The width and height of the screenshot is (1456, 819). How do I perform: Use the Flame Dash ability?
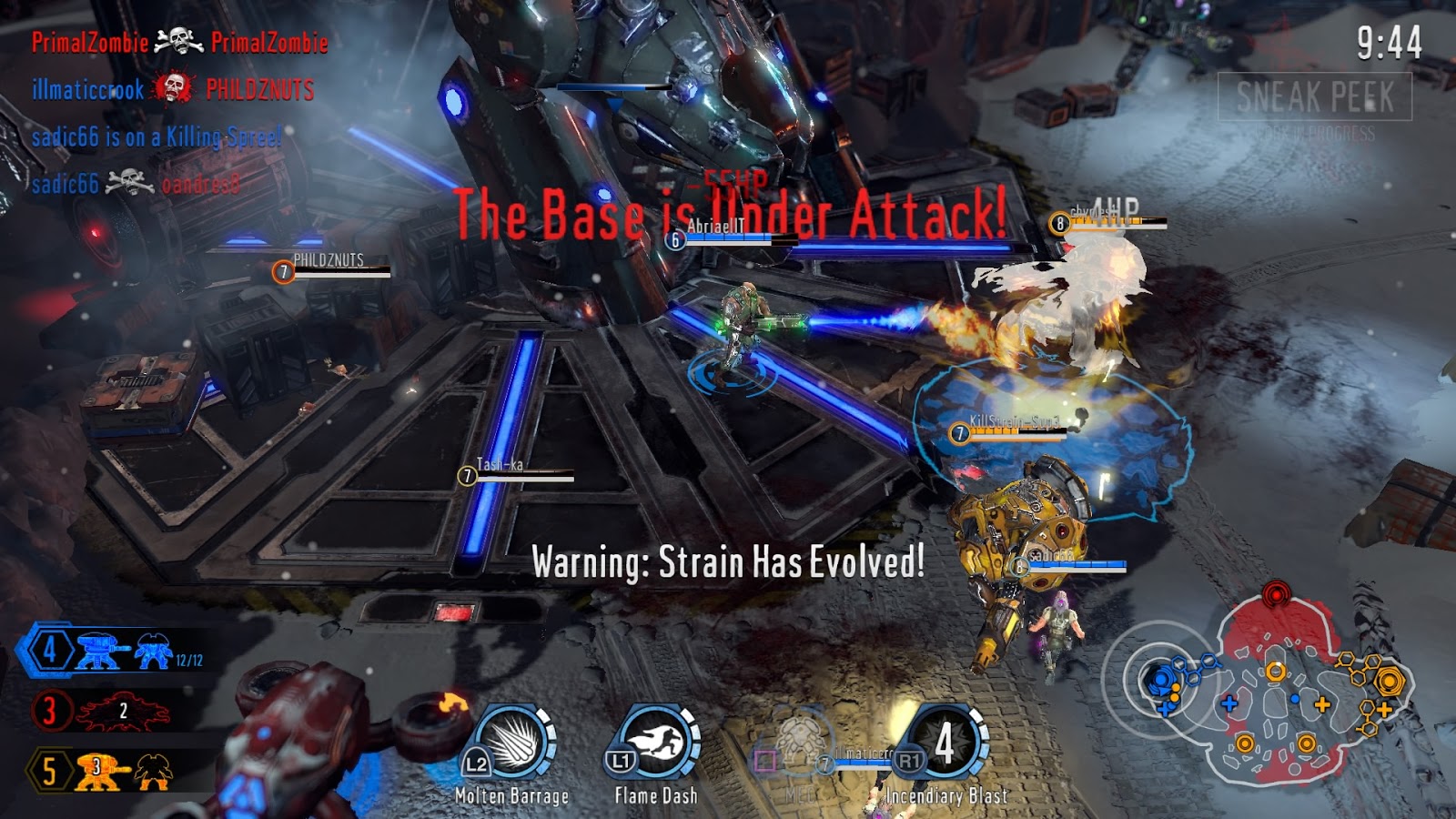(656, 742)
